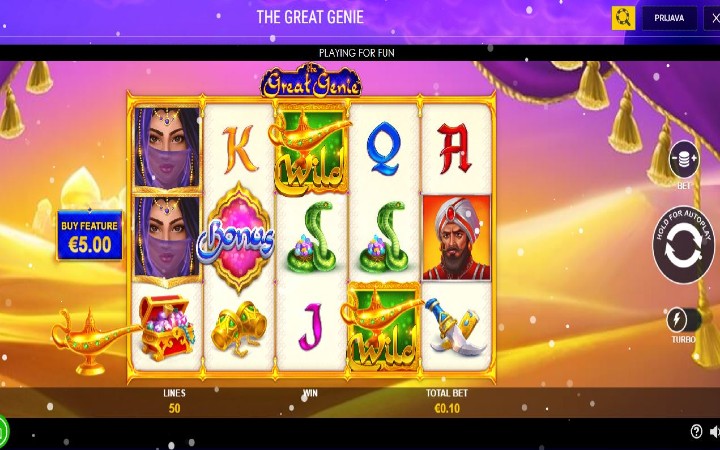
Task: Toggle sound with the speaker icon
Action: point(714,431)
